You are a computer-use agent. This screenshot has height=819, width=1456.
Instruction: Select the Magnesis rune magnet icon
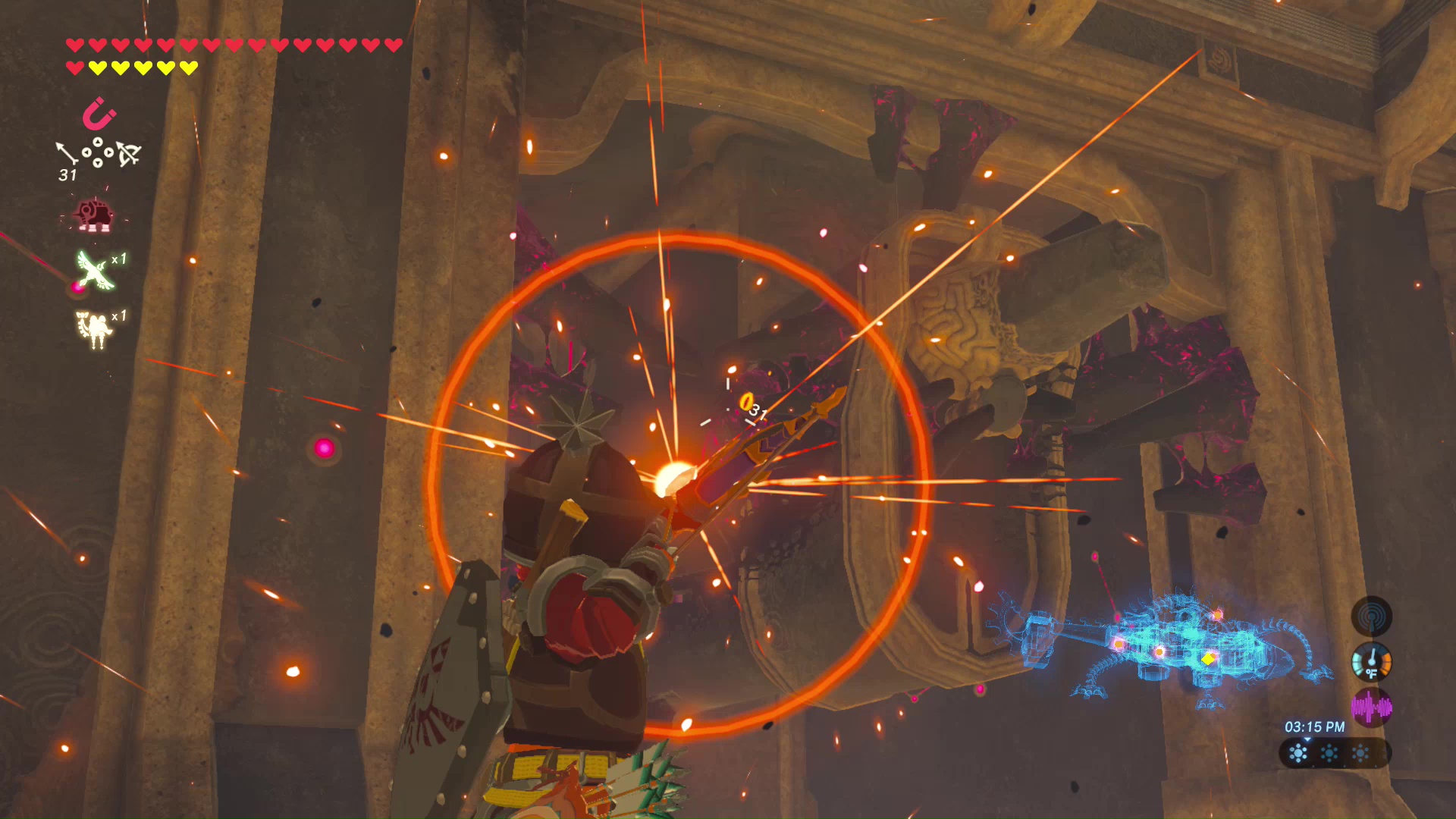99,115
